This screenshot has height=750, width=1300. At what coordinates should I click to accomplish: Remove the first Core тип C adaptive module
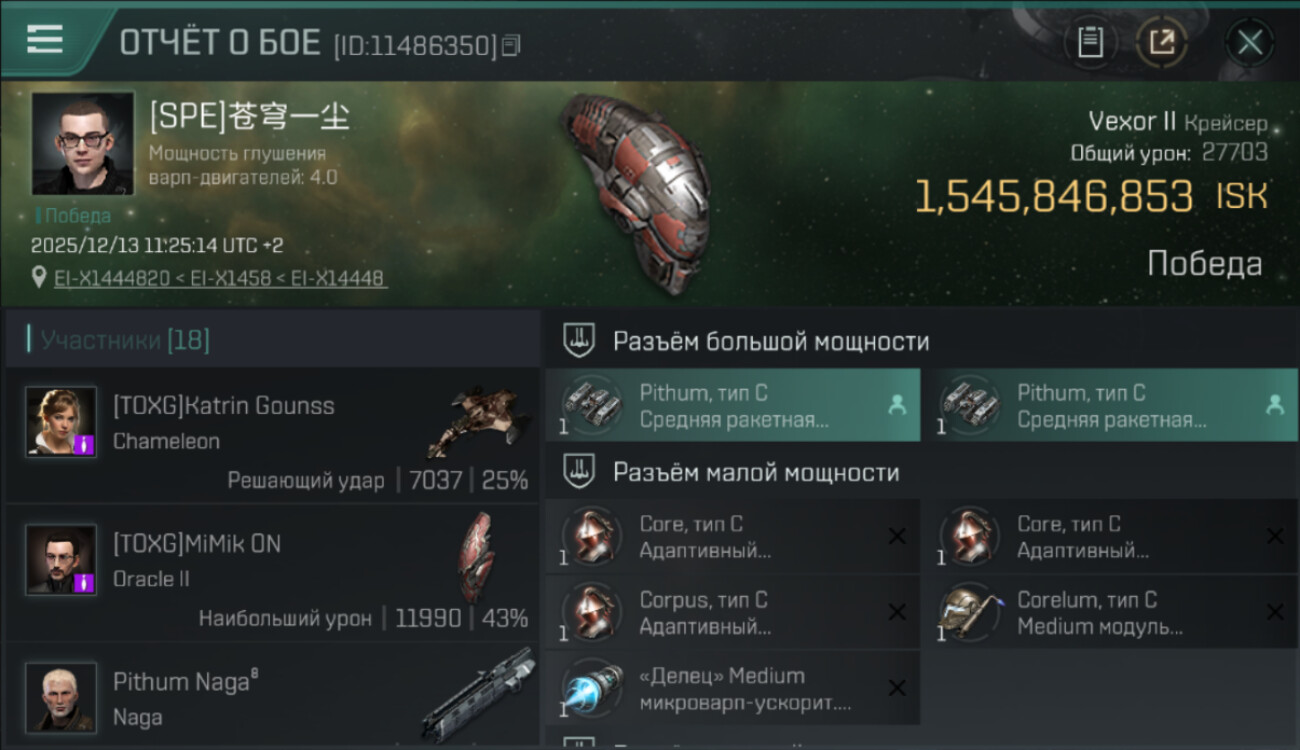(x=897, y=536)
